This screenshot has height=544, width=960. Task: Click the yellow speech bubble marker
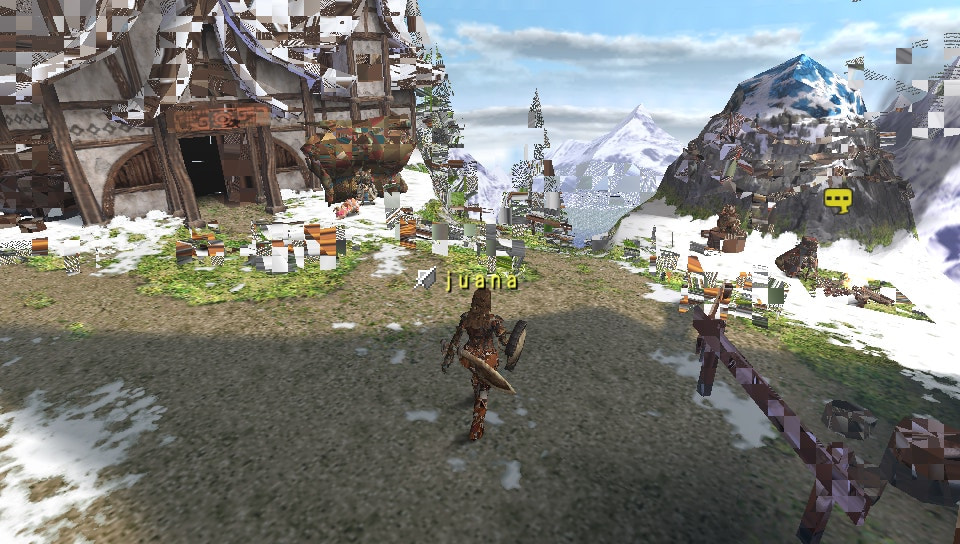point(838,201)
